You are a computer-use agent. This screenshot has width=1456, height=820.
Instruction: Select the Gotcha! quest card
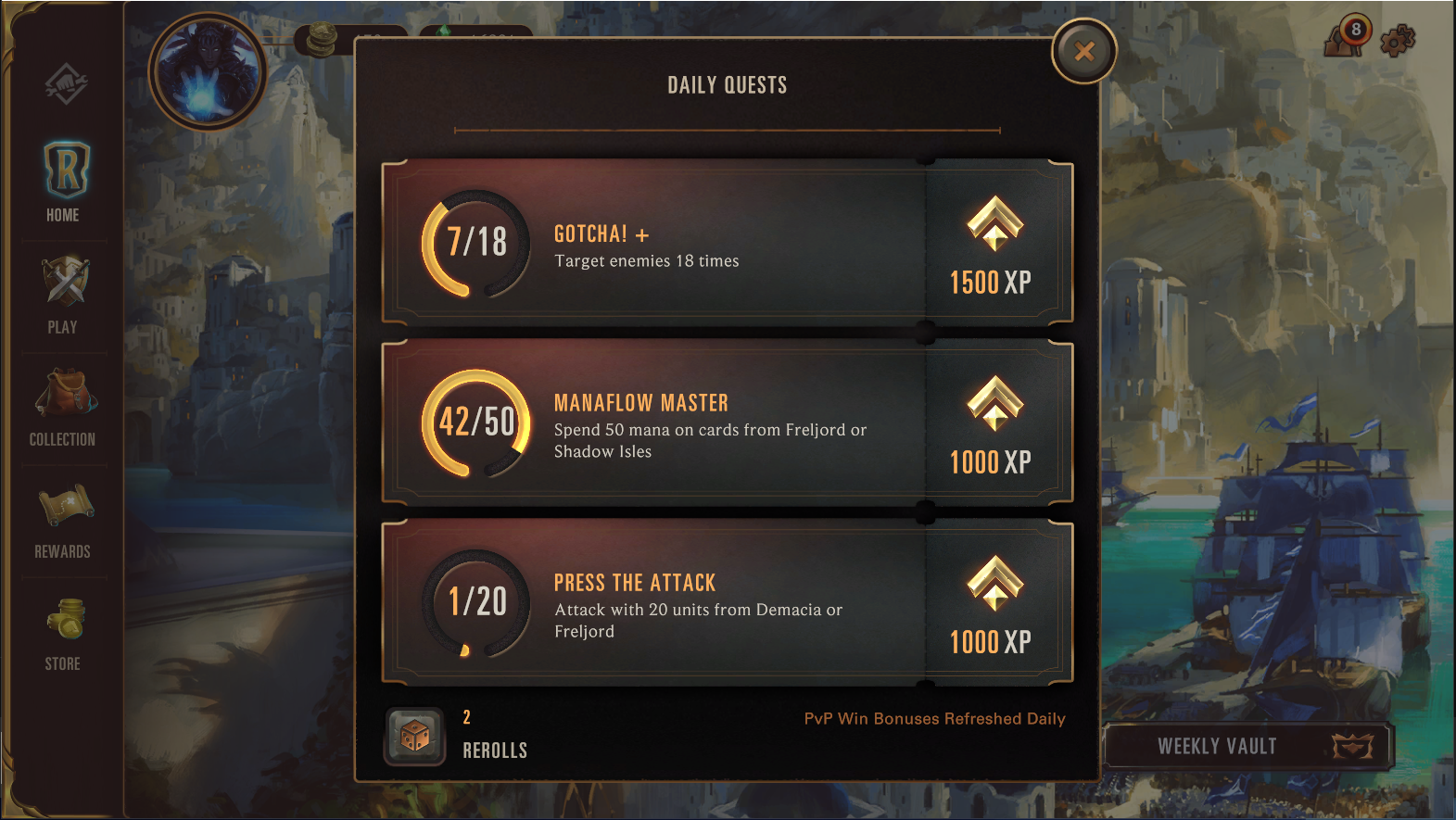click(727, 244)
